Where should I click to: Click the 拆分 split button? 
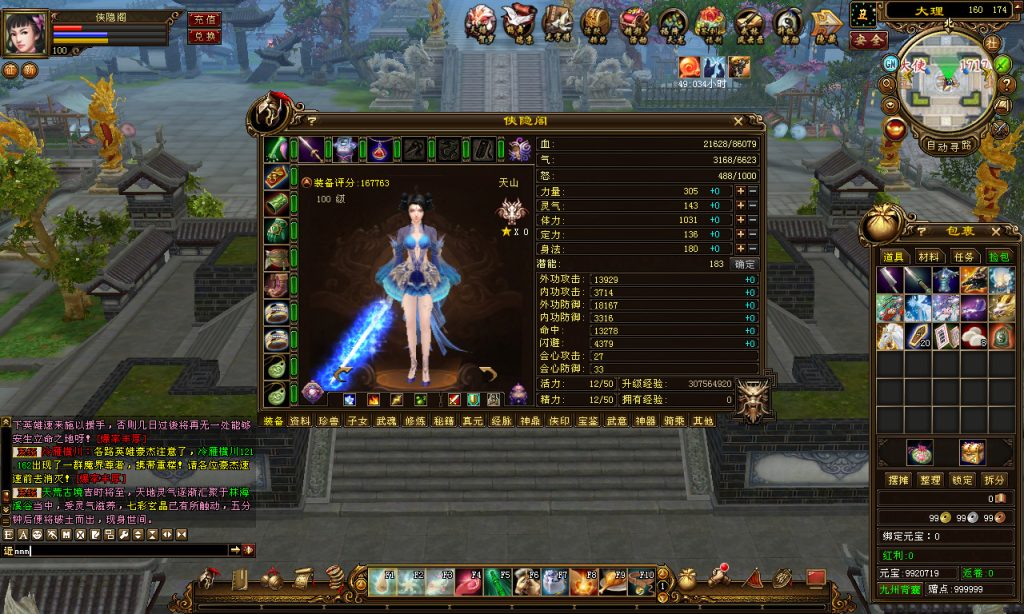click(994, 480)
